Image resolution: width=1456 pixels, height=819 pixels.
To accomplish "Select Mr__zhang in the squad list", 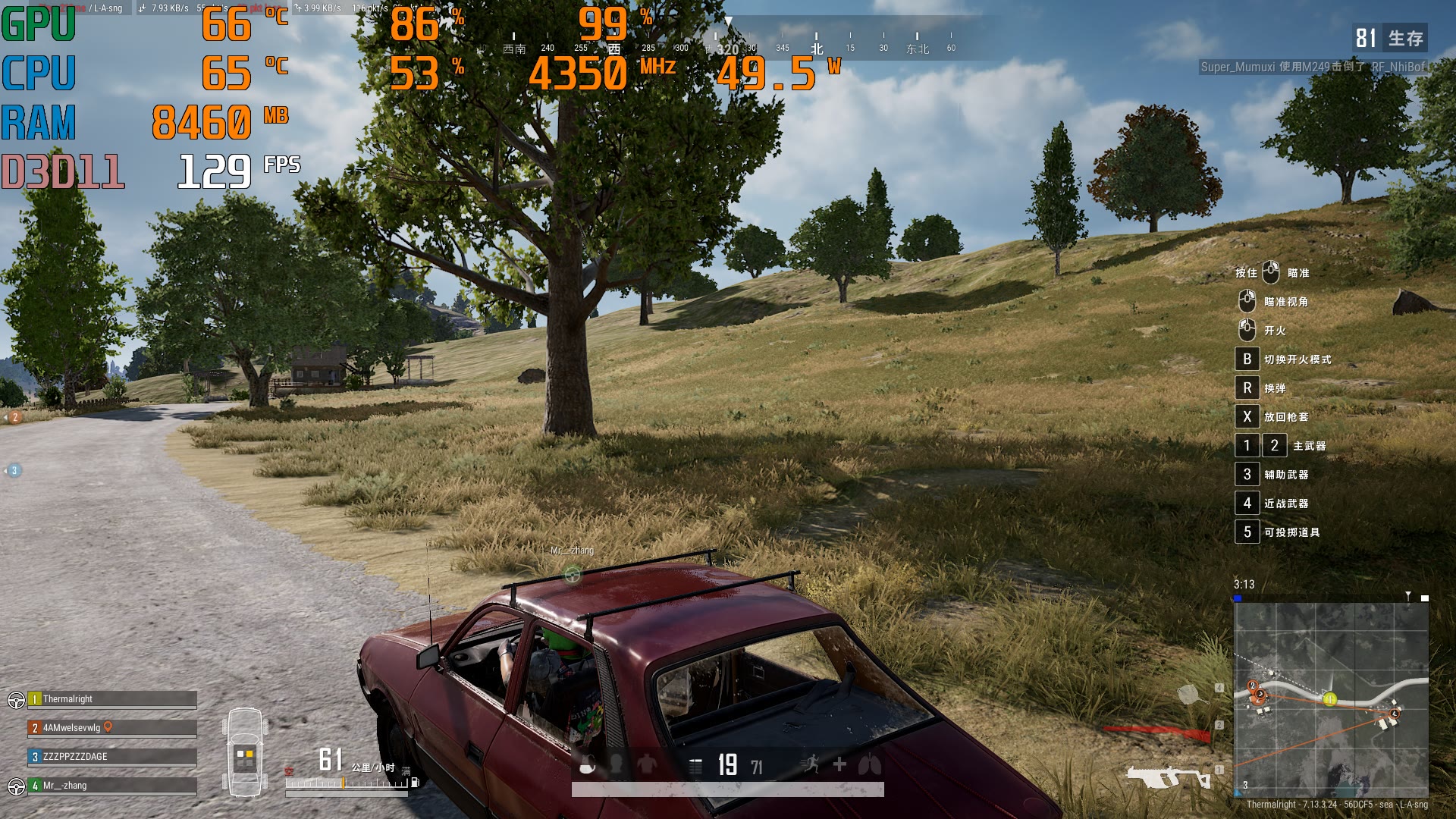I will point(112,786).
